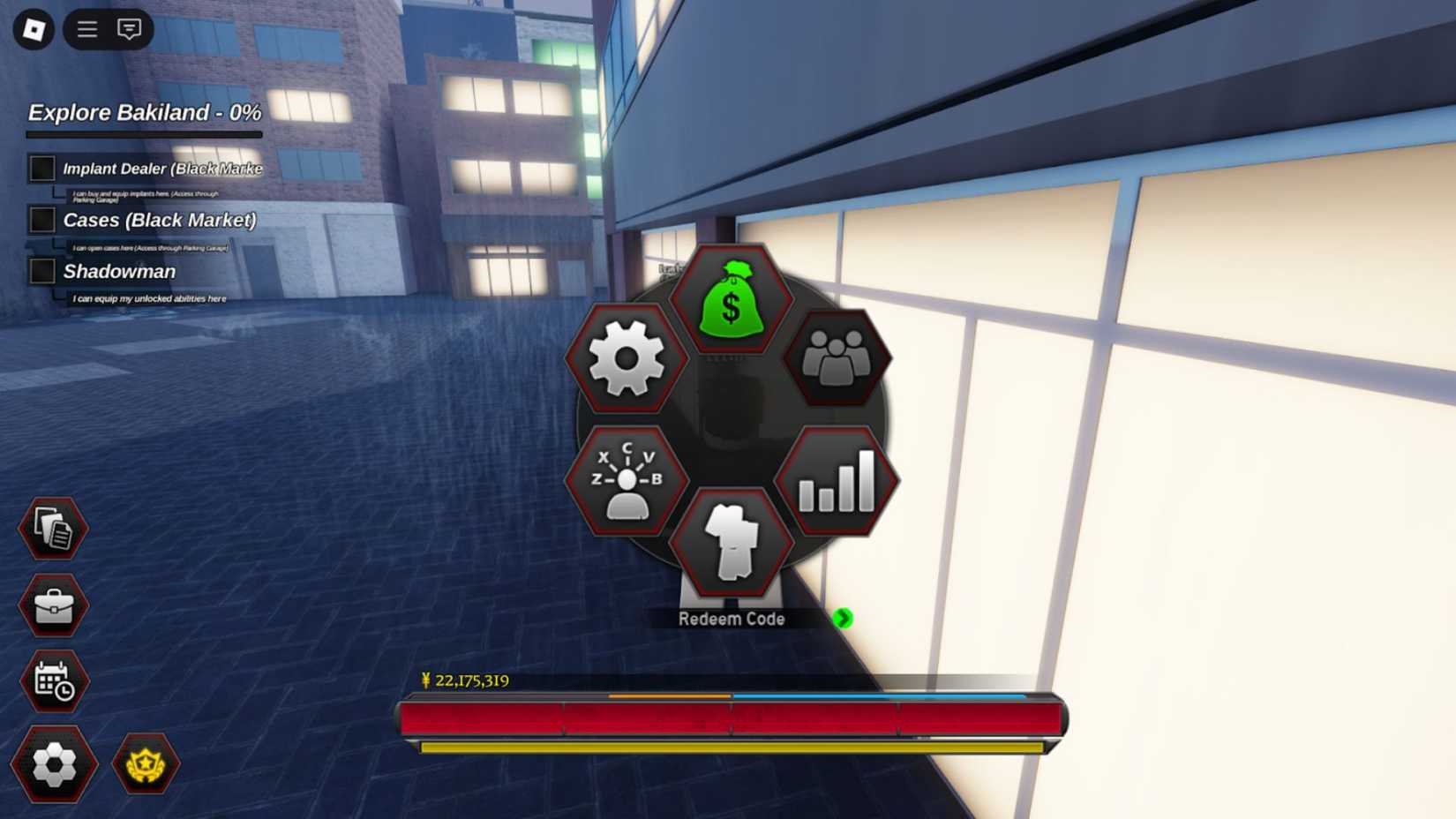Open the Roblox hamburger menu

pos(86,29)
